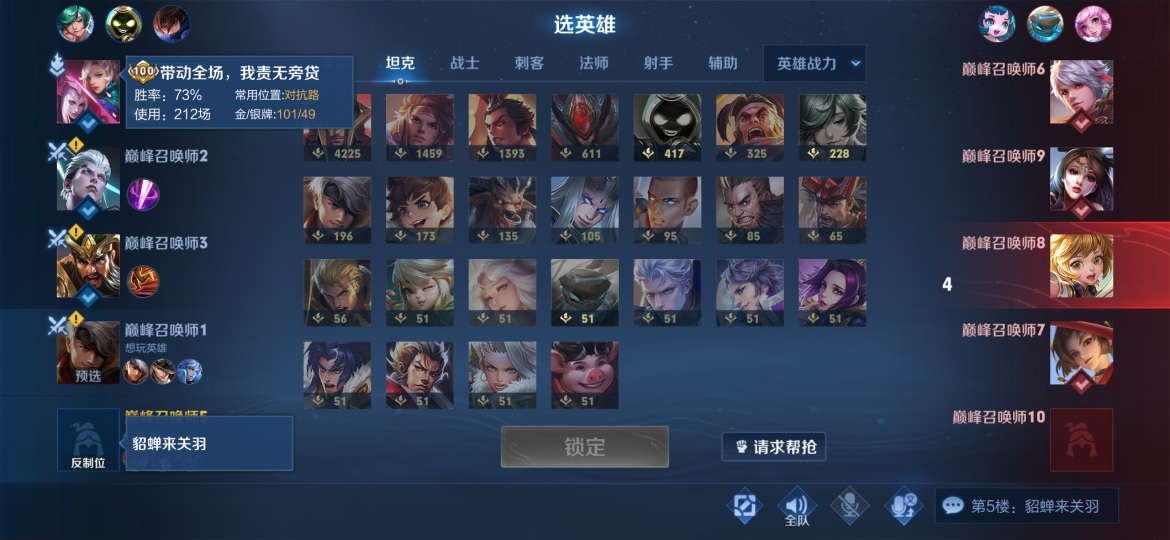The height and width of the screenshot is (540, 1170).
Task: View teammate 巅峰召唤师2's portrait
Action: tap(88, 179)
